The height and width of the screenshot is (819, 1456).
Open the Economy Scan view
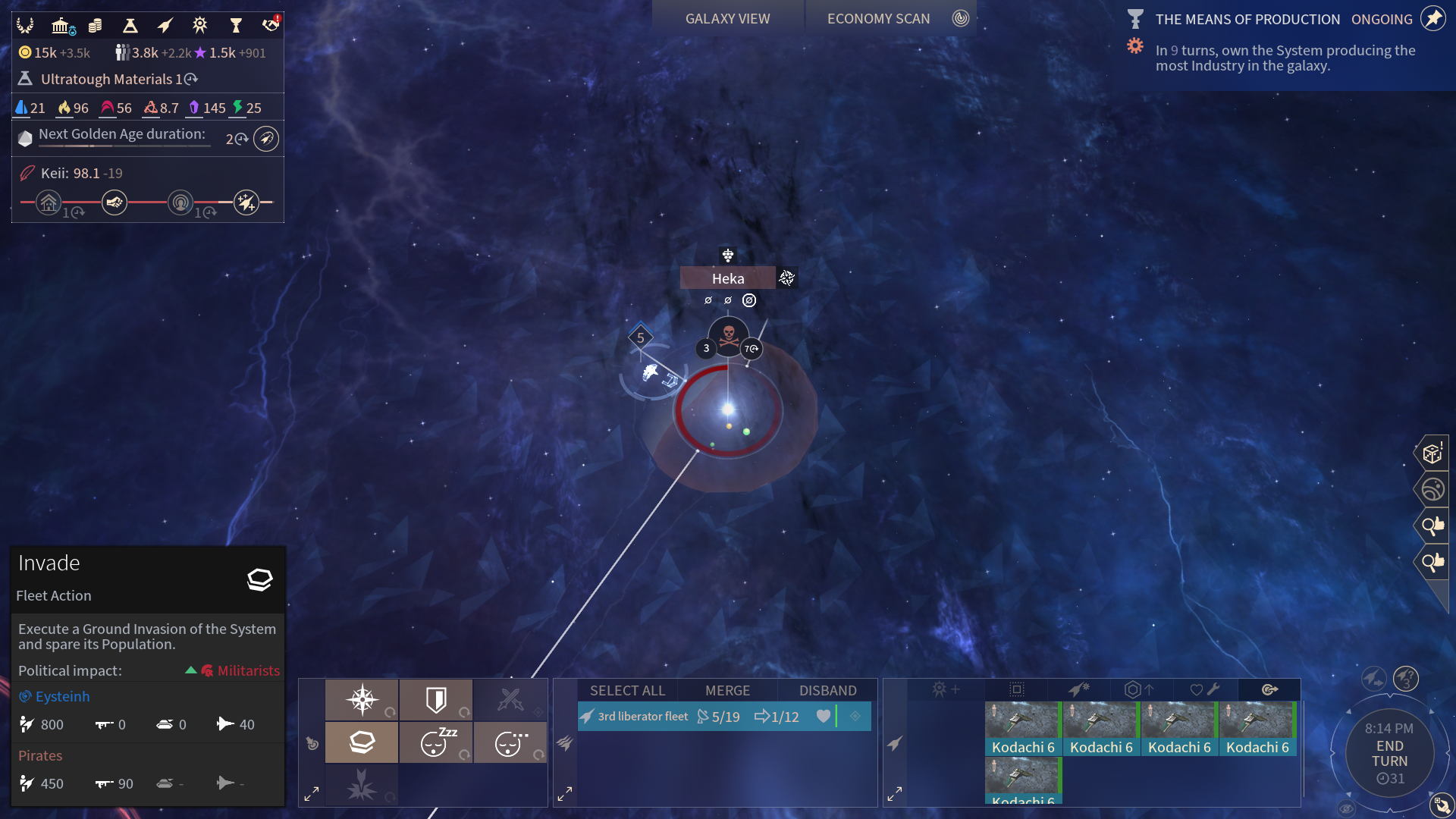878,19
